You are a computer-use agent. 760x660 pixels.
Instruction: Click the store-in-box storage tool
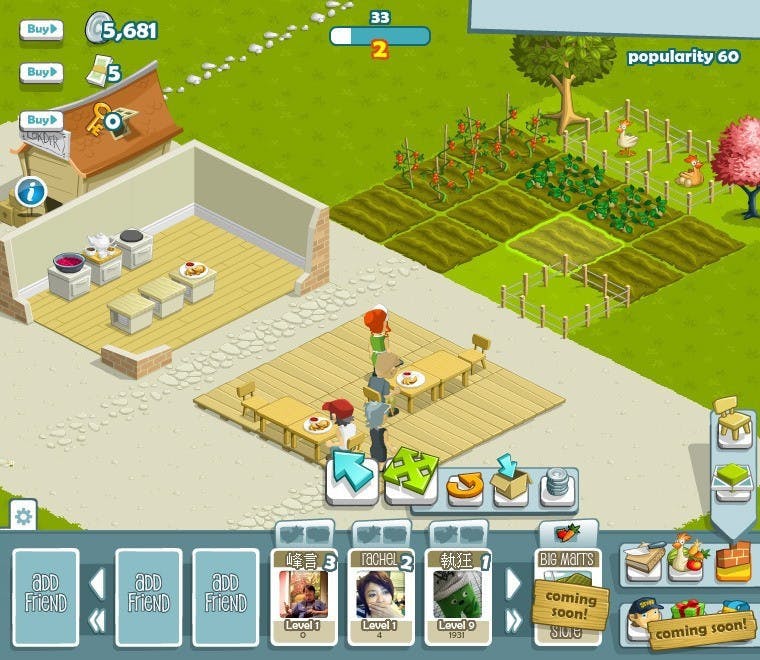511,483
